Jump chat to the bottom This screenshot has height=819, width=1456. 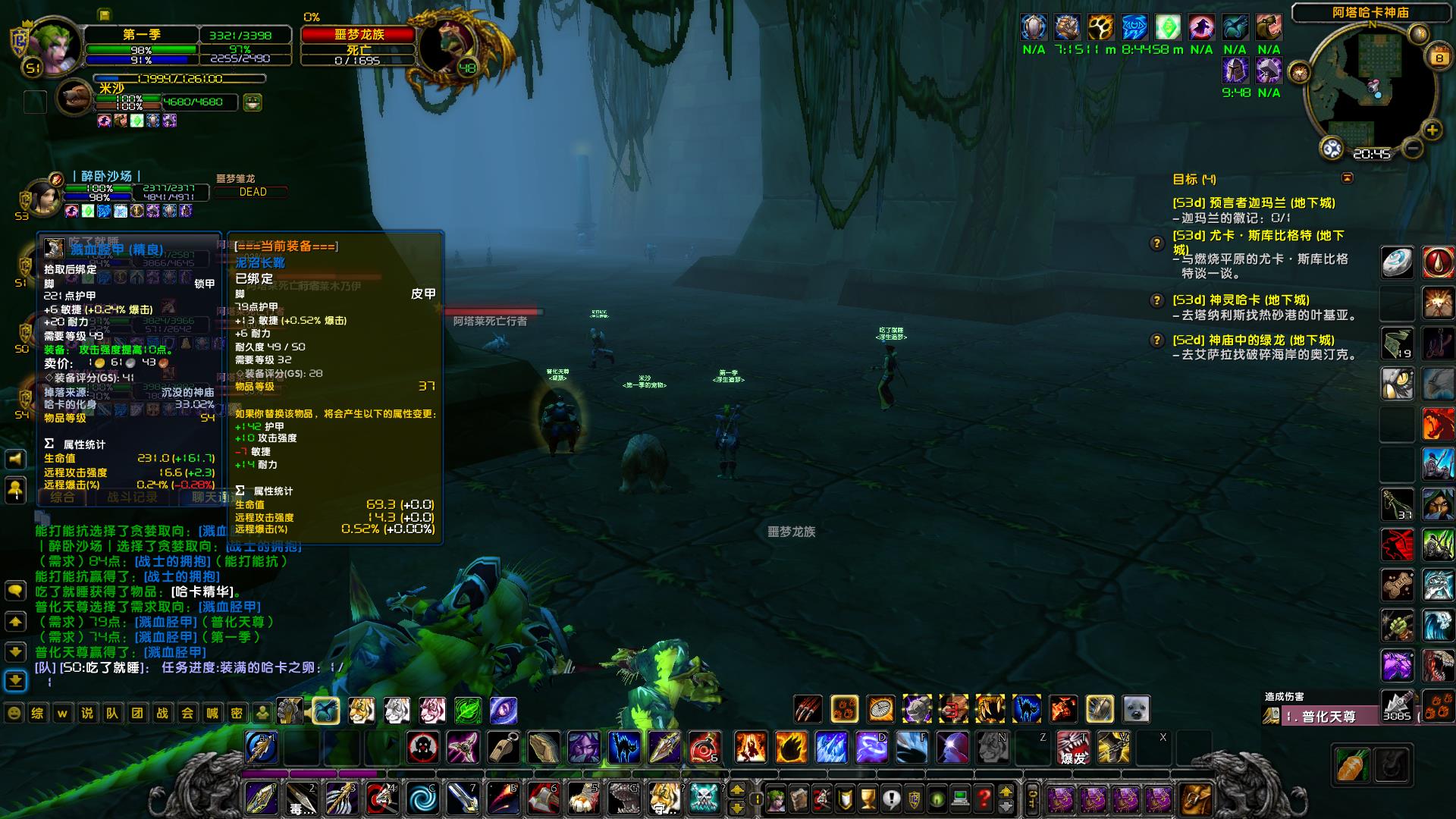pyautogui.click(x=16, y=680)
